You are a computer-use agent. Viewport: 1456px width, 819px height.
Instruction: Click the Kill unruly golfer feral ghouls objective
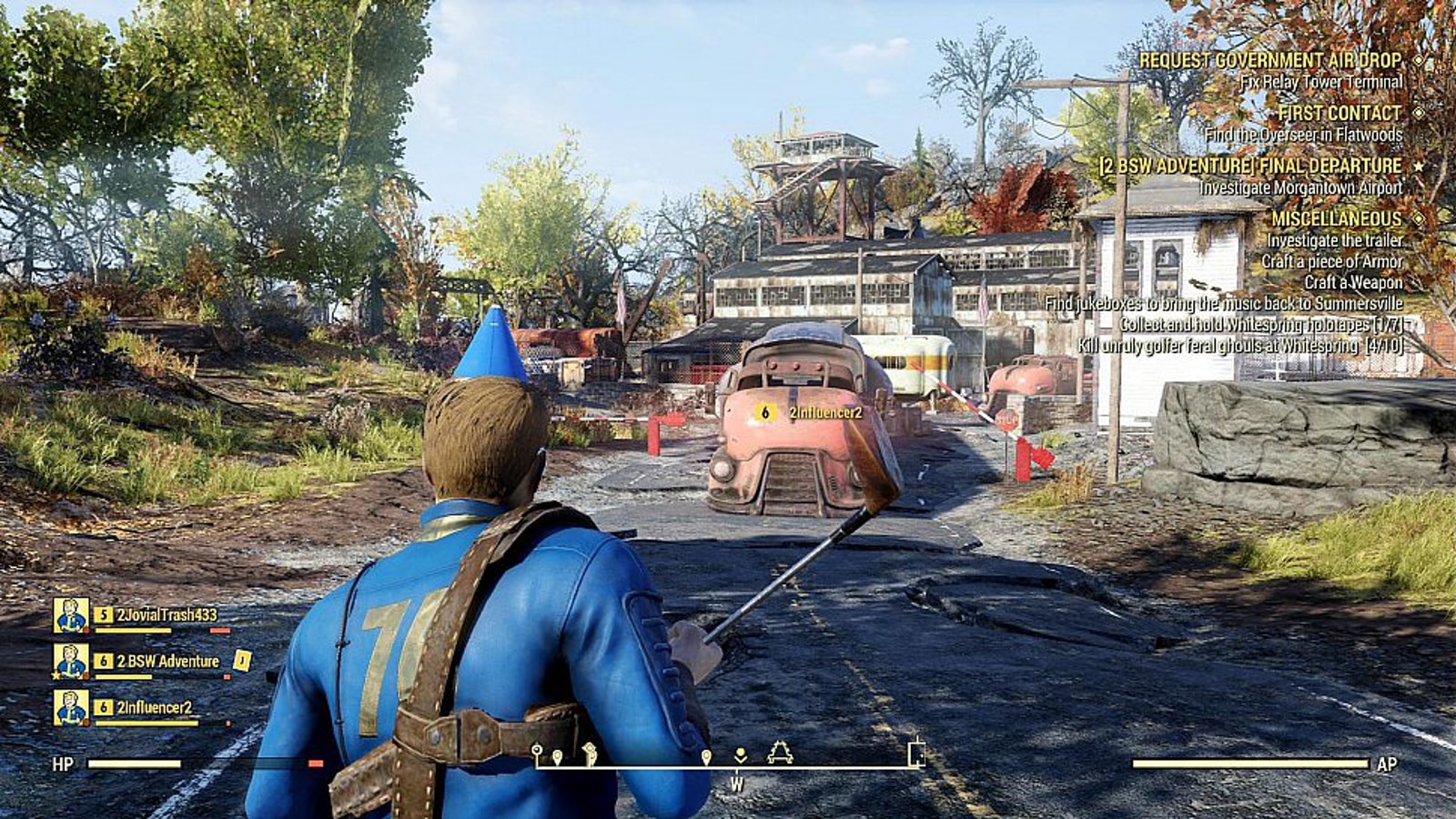click(1239, 346)
